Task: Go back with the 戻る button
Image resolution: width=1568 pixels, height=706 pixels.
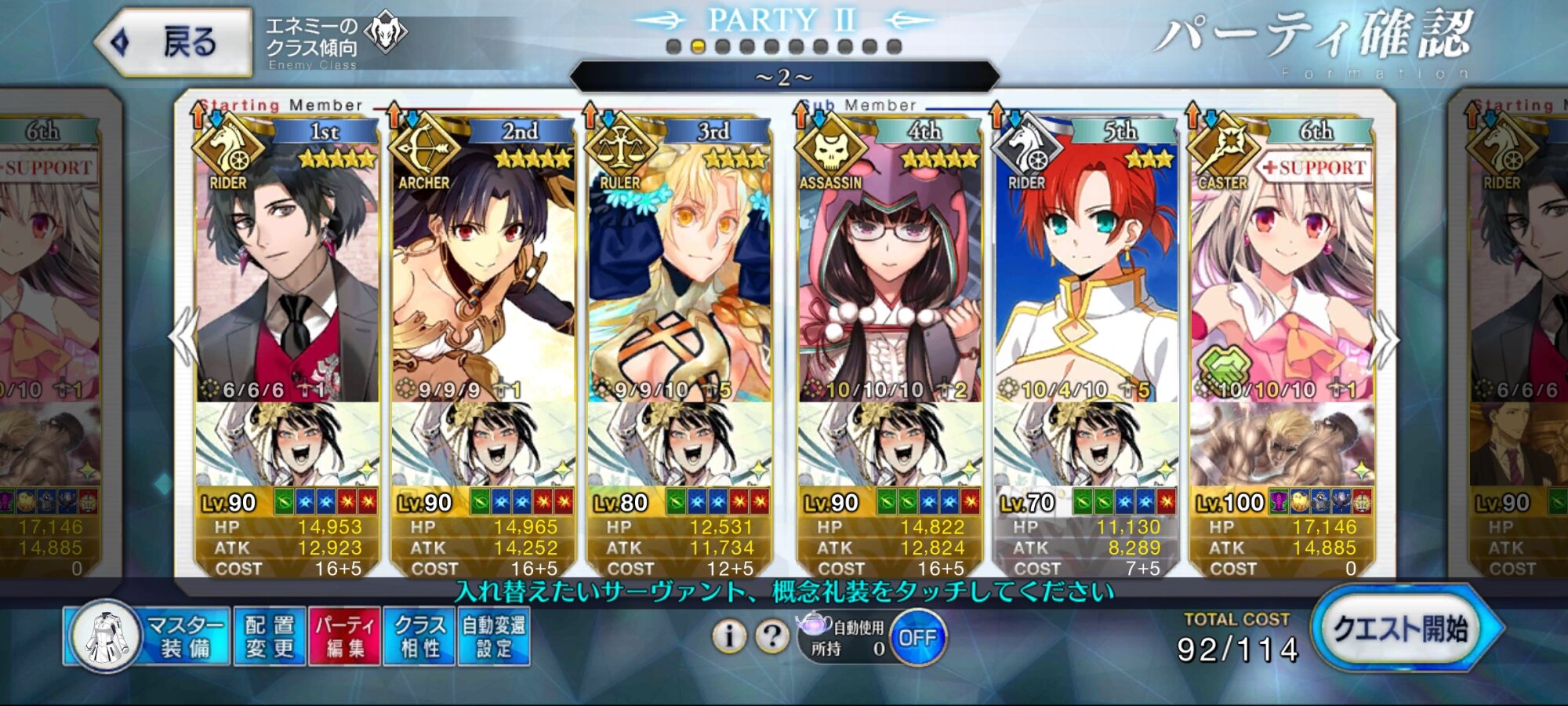Action: [174, 42]
